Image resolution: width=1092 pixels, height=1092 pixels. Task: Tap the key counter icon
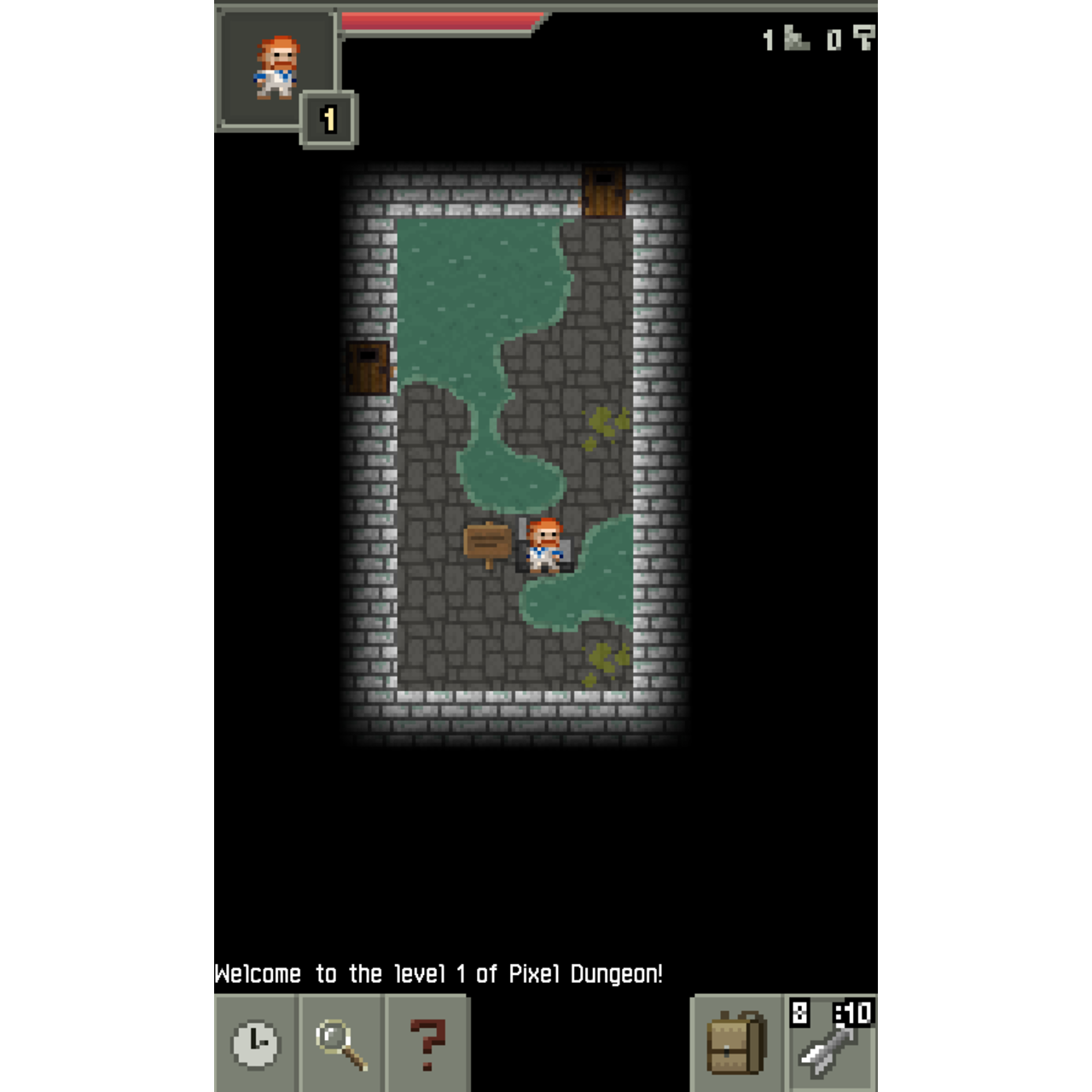[864, 38]
